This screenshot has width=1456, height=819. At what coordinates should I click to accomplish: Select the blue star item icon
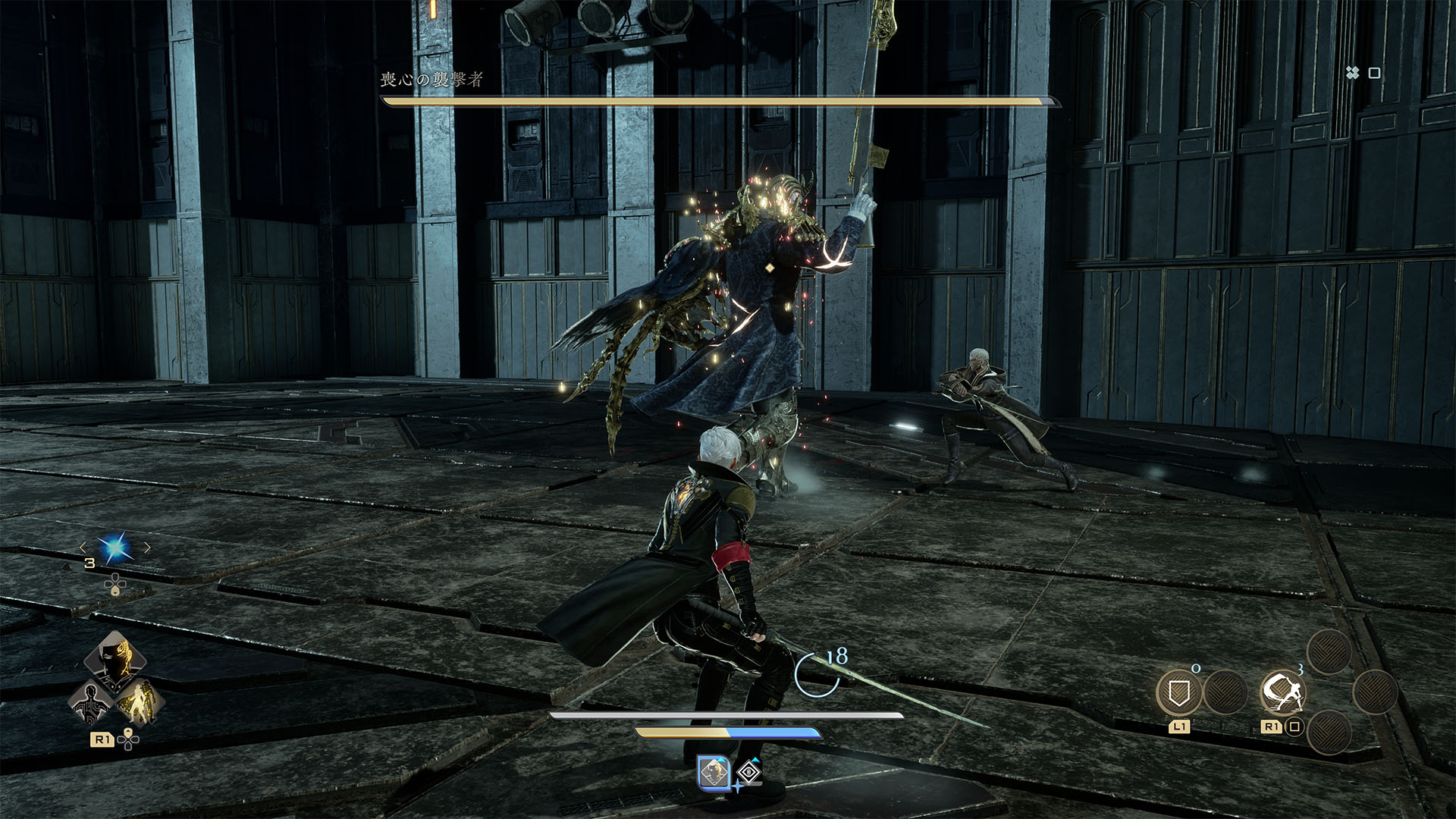click(115, 548)
